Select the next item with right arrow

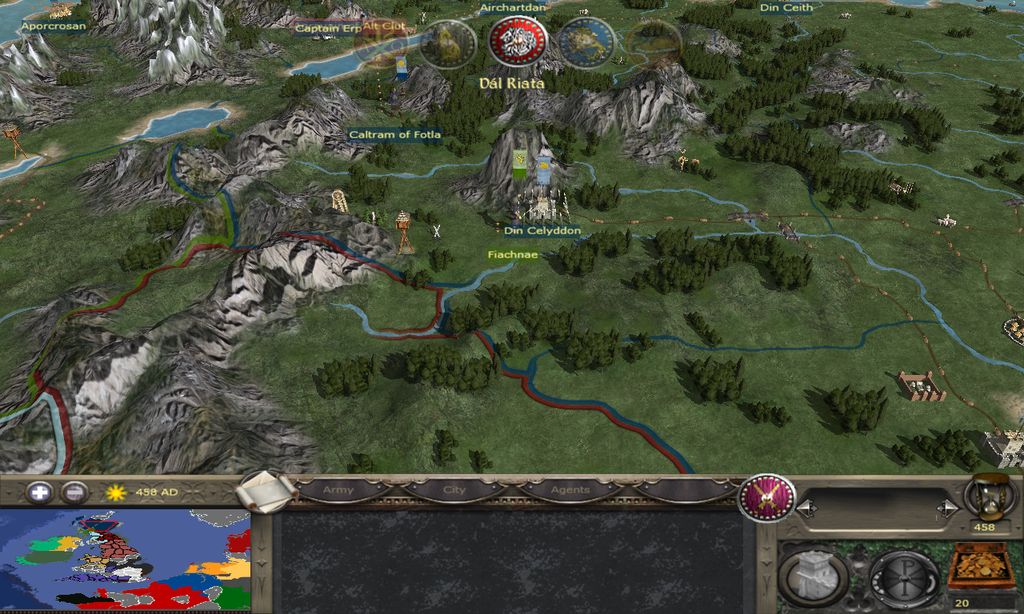click(x=947, y=509)
